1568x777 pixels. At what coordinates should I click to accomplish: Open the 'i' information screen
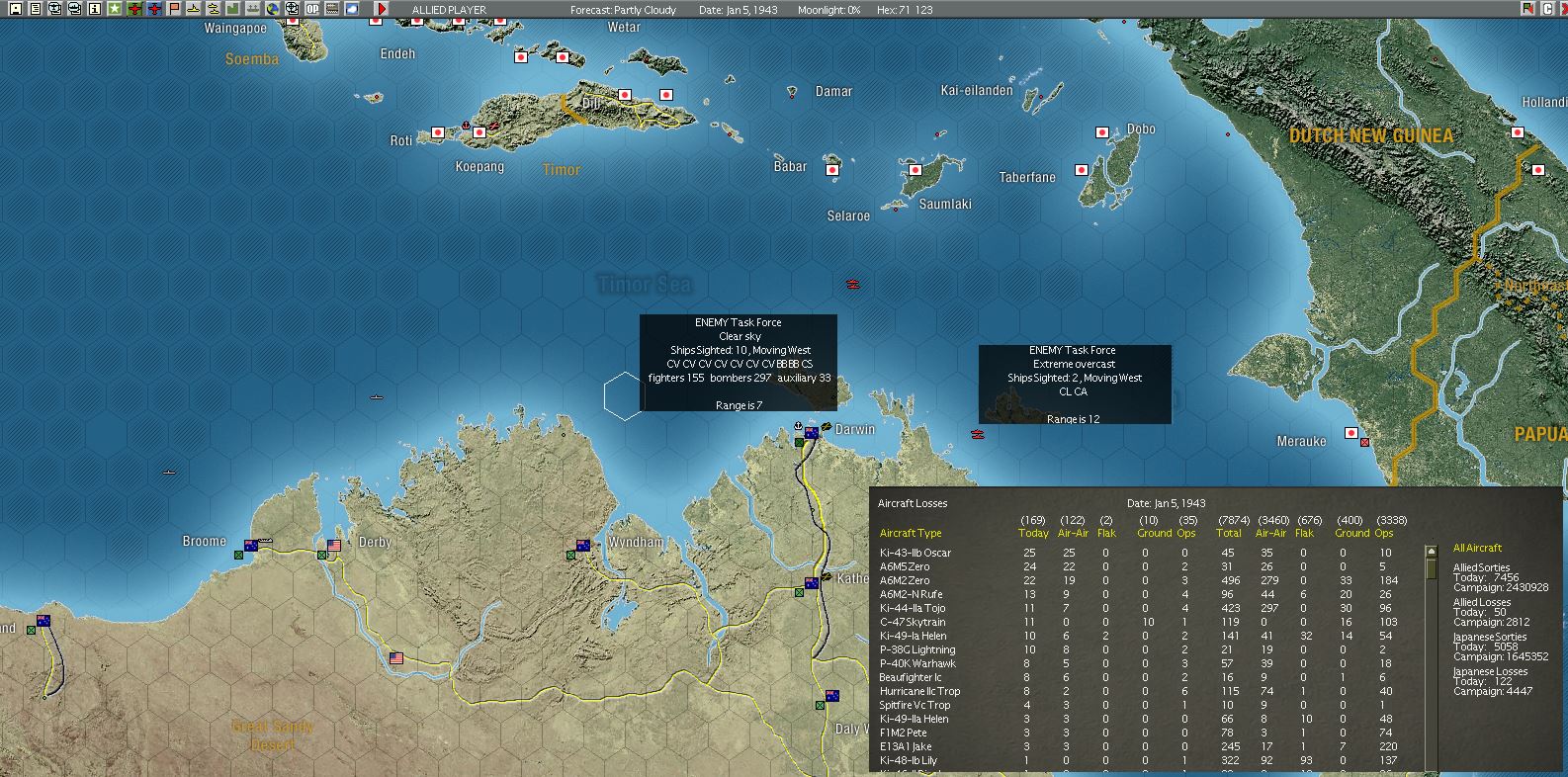tap(95, 9)
